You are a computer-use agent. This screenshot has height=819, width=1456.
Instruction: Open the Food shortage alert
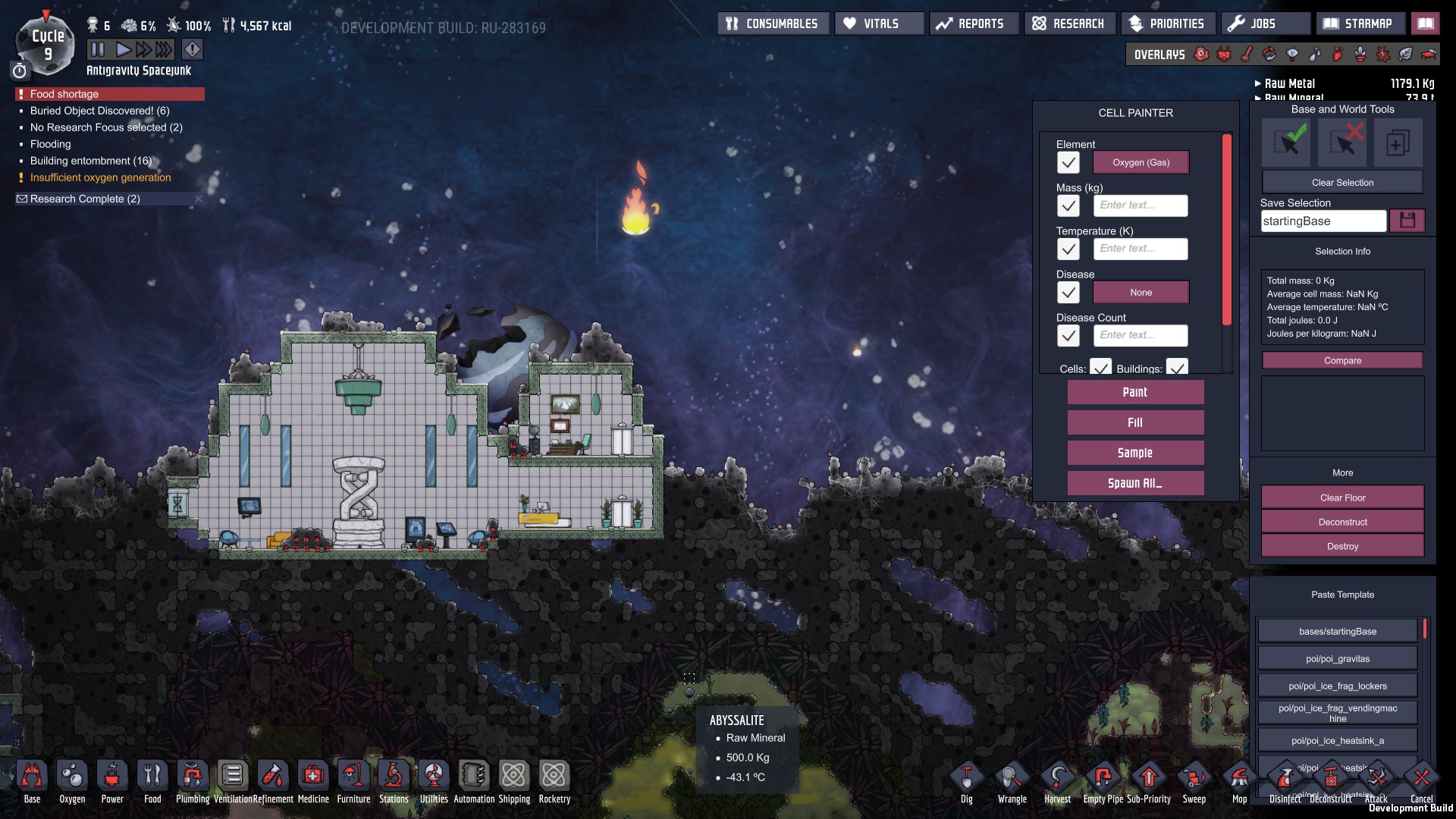(x=109, y=94)
